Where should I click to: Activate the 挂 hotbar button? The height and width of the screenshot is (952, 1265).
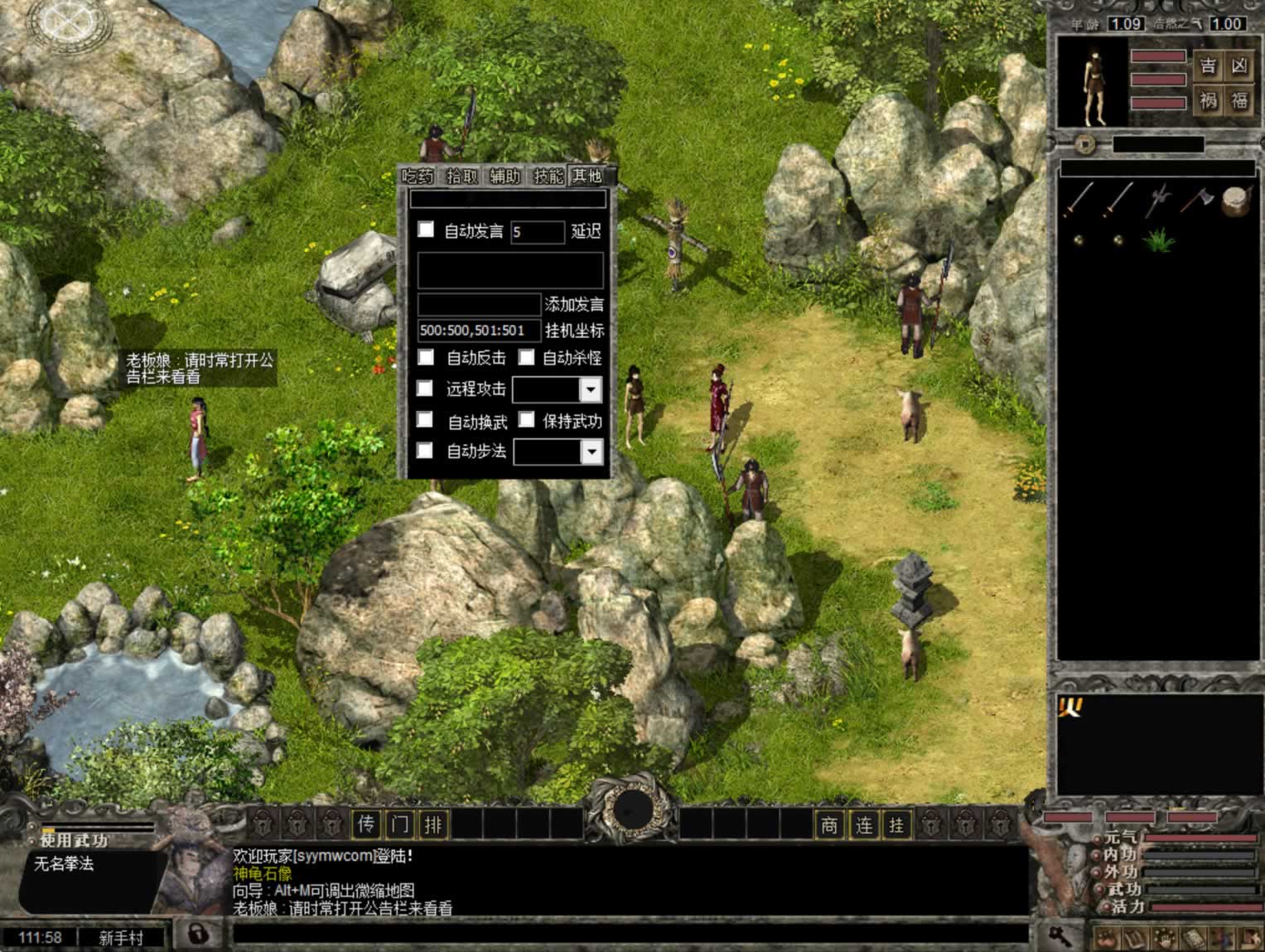pyautogui.click(x=896, y=824)
